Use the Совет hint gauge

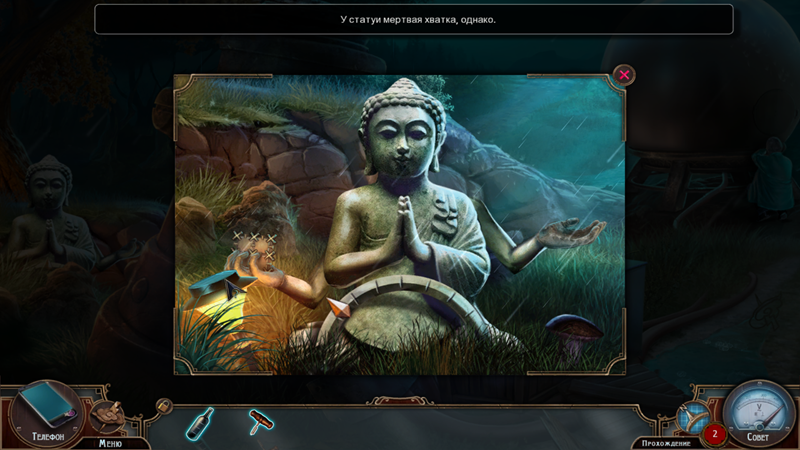[x=758, y=415]
